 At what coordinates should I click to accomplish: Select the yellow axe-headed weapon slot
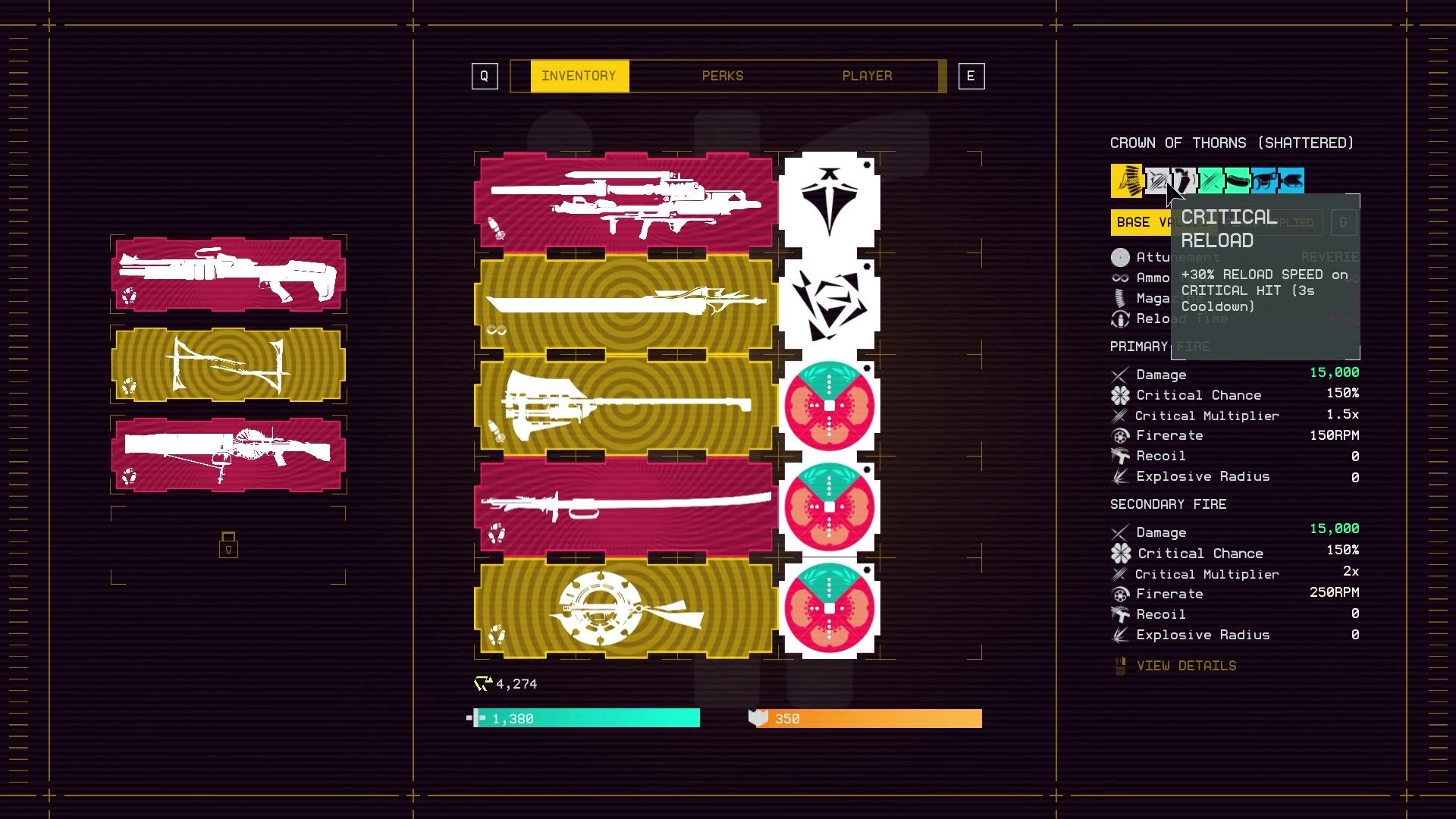coord(625,406)
